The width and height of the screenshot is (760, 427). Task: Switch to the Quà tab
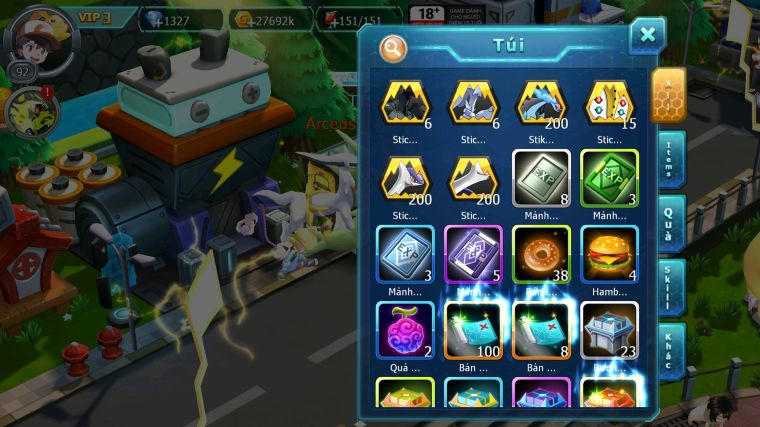click(x=669, y=223)
